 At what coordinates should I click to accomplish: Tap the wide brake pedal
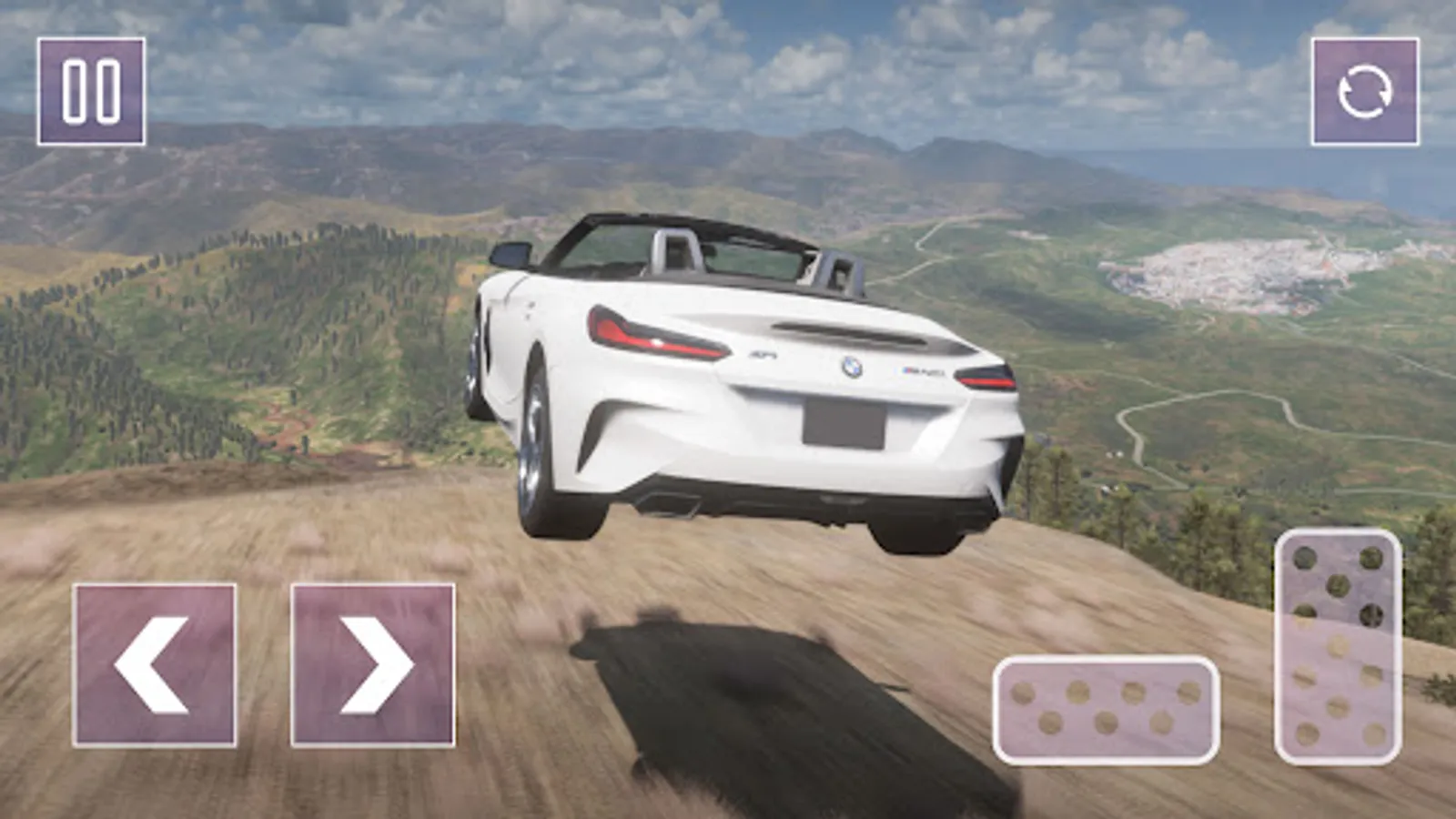[x=1106, y=709]
